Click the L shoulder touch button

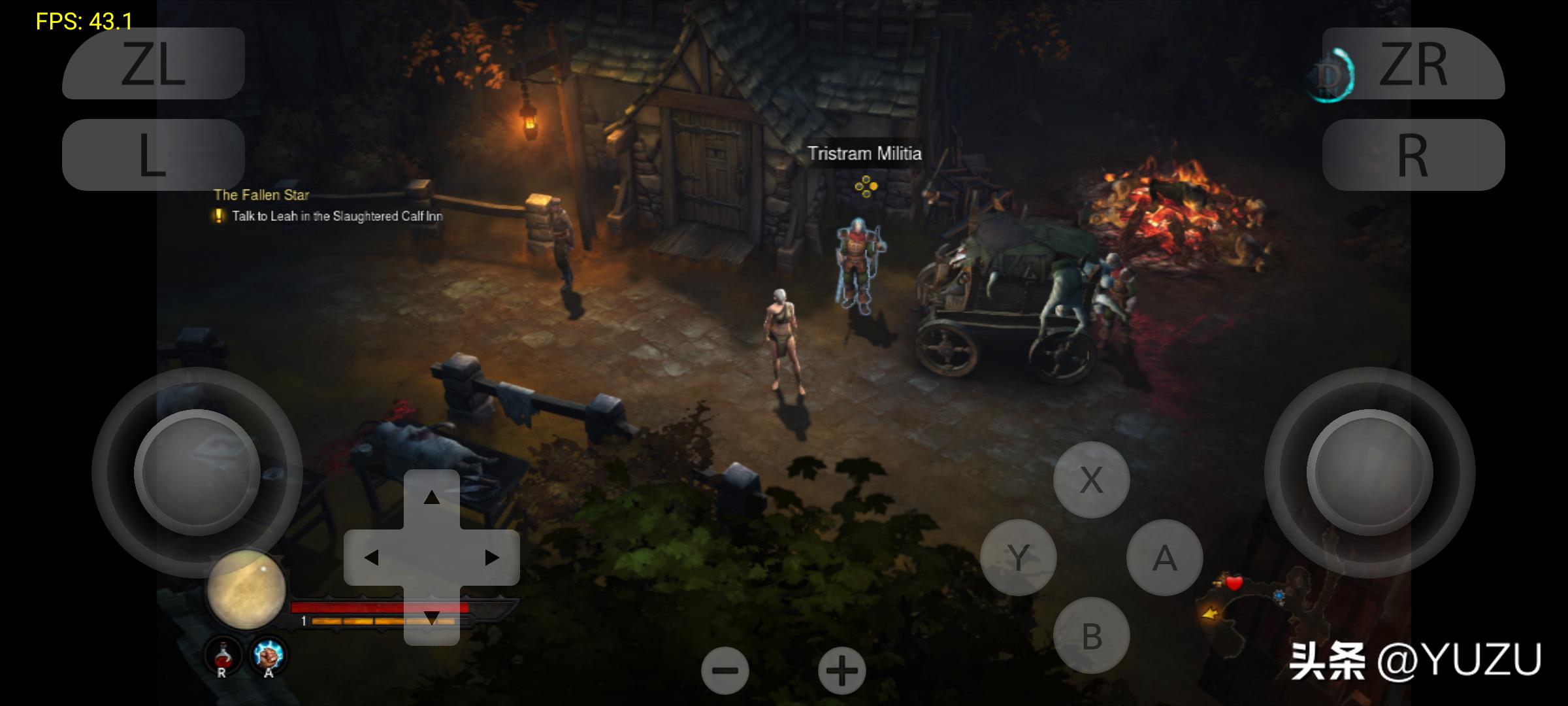coord(154,155)
